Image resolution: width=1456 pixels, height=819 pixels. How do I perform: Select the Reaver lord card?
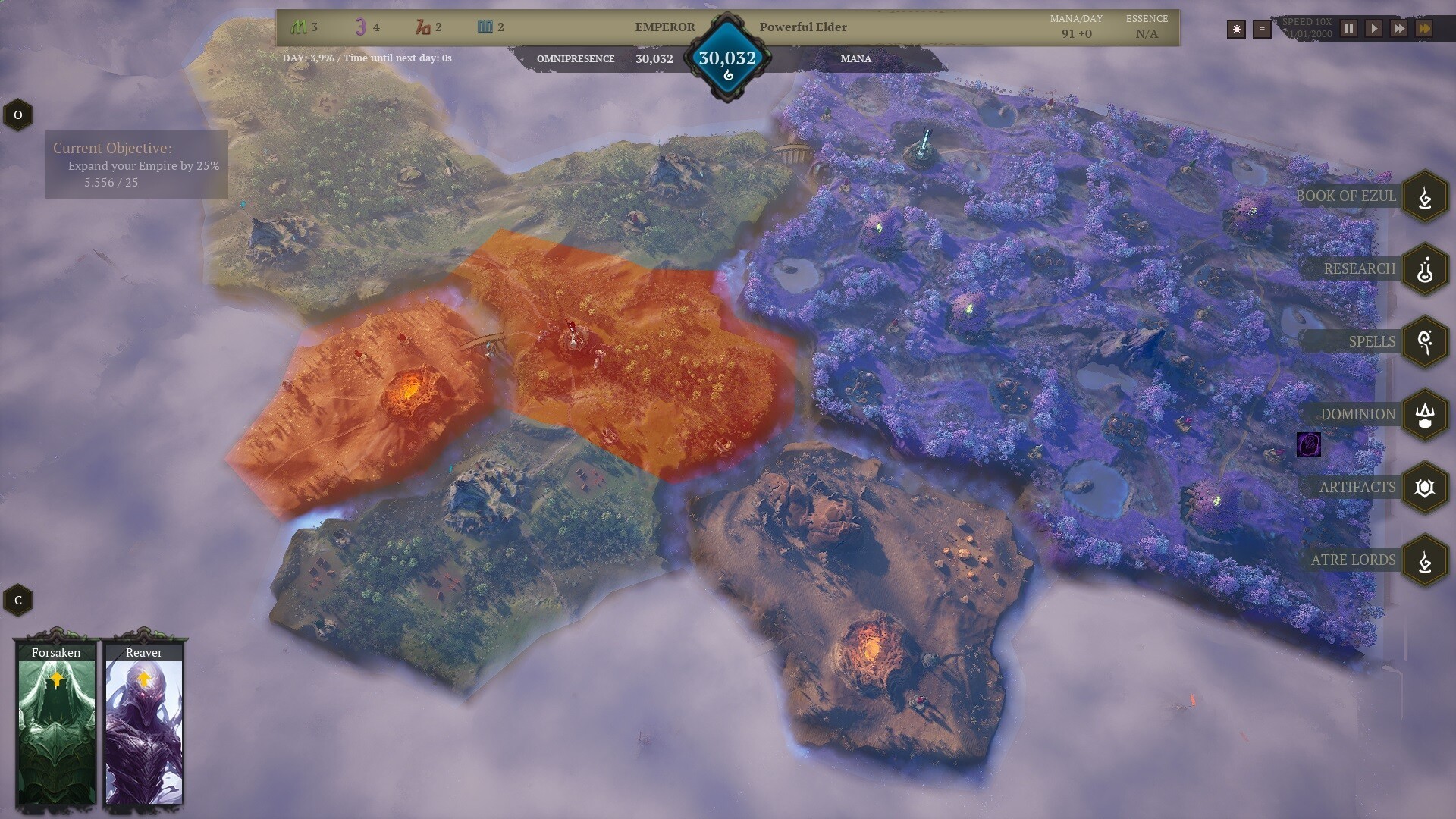tap(144, 723)
